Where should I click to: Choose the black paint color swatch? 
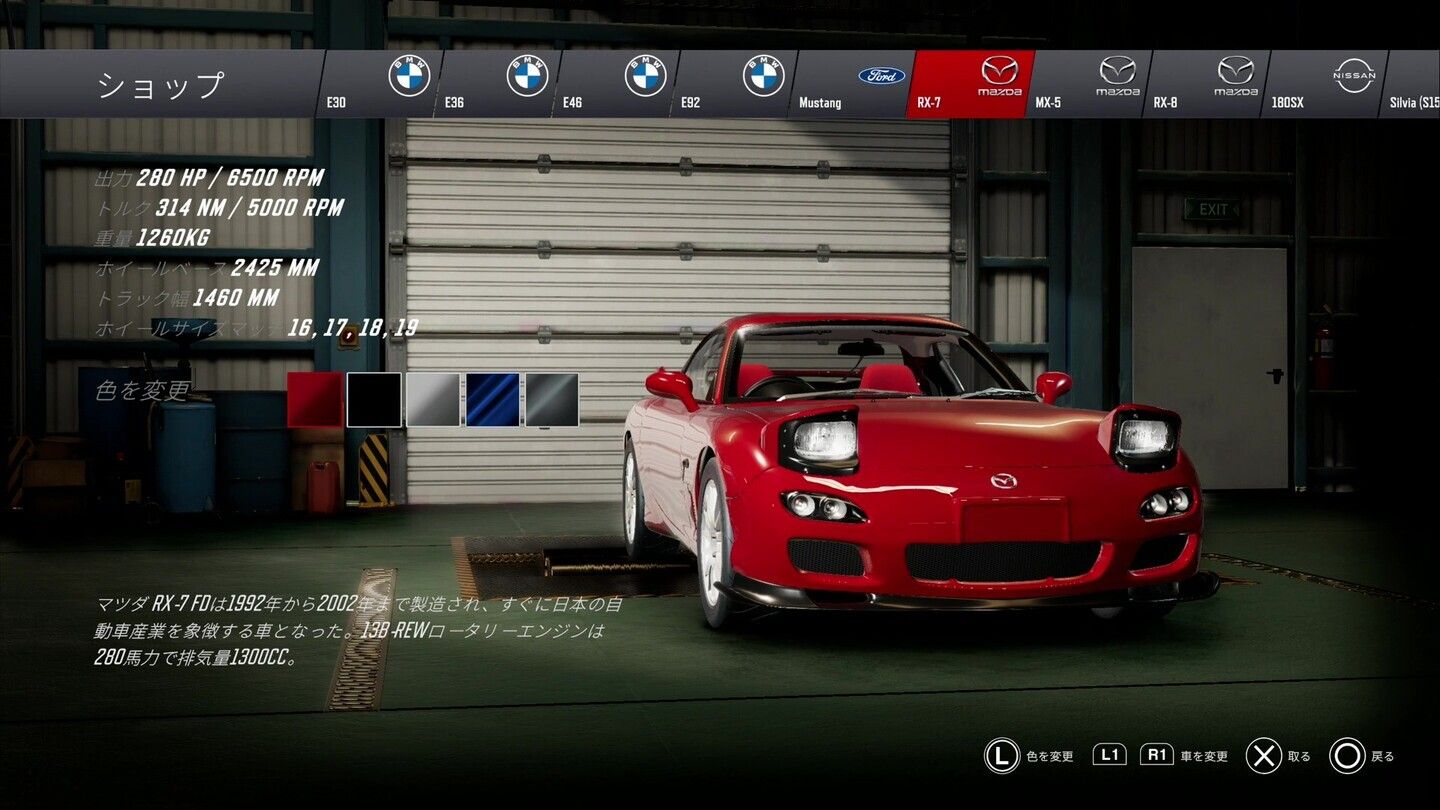tap(374, 400)
